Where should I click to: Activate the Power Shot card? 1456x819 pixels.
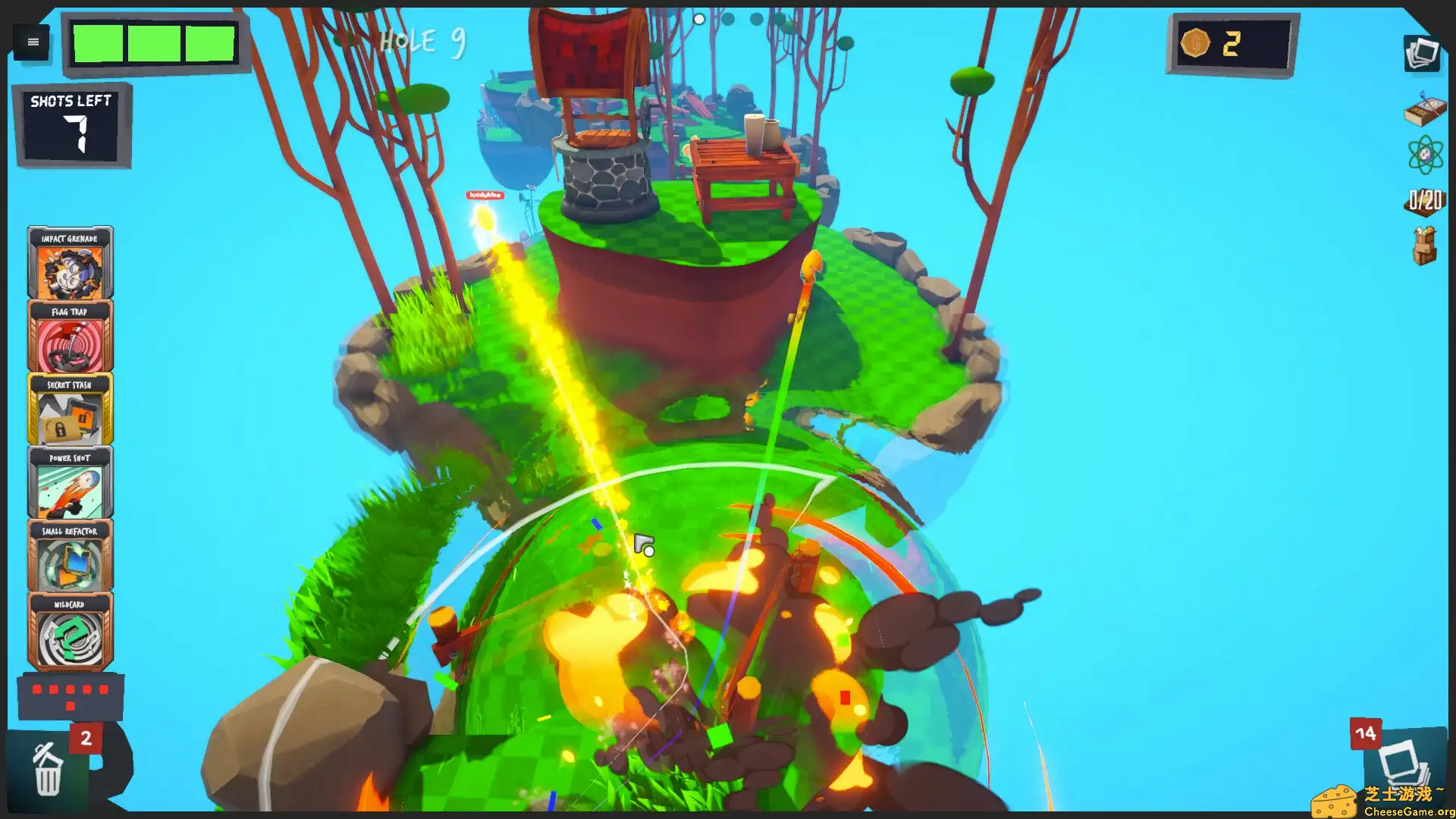click(x=70, y=483)
